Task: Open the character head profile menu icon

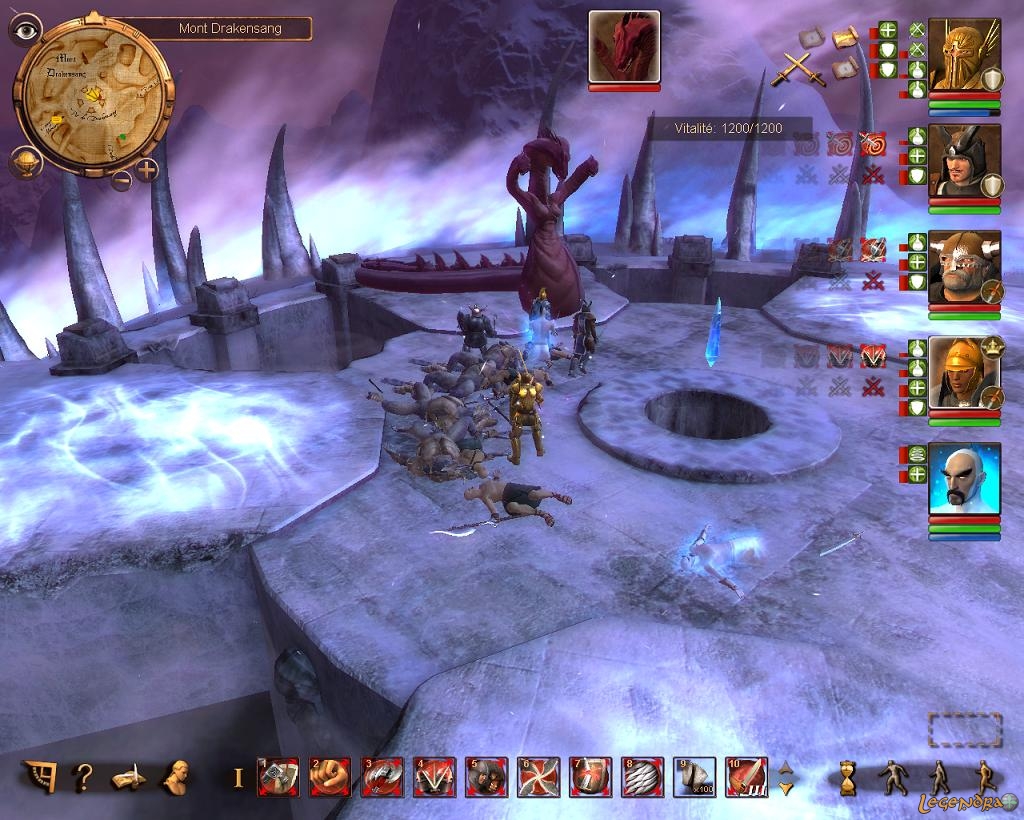Action: tap(178, 776)
